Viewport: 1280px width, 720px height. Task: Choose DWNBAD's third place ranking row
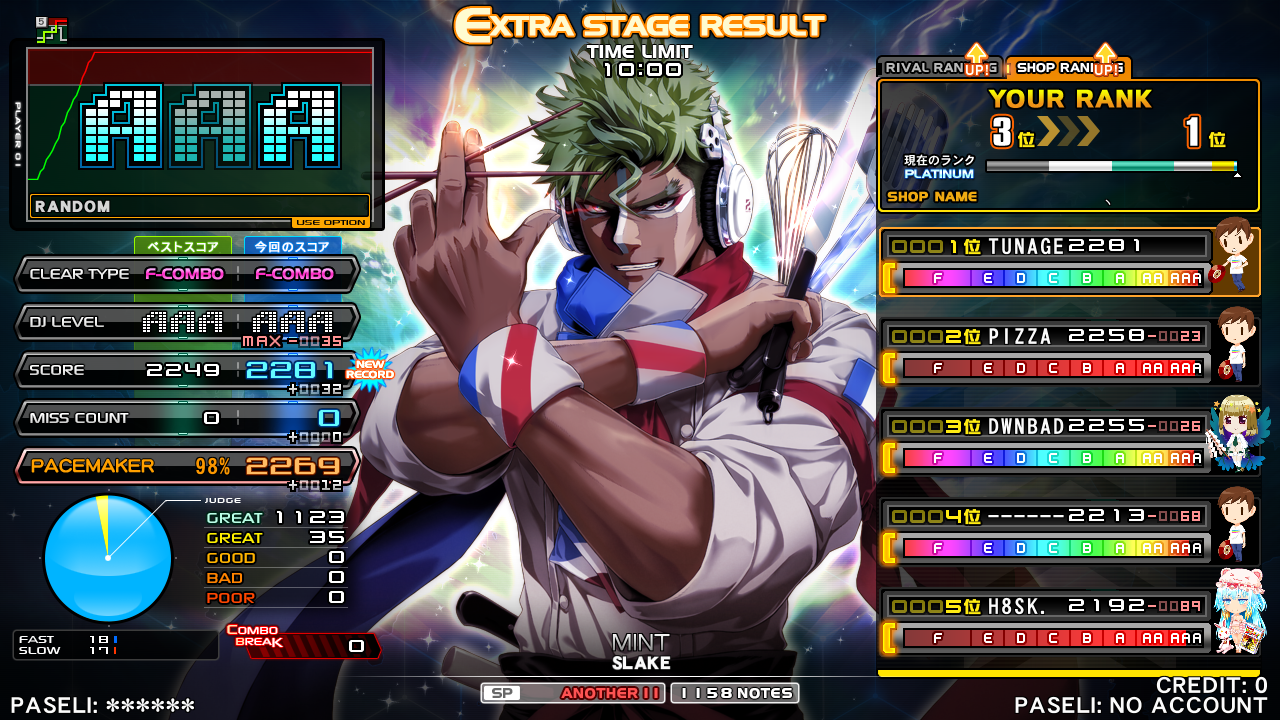1045,442
